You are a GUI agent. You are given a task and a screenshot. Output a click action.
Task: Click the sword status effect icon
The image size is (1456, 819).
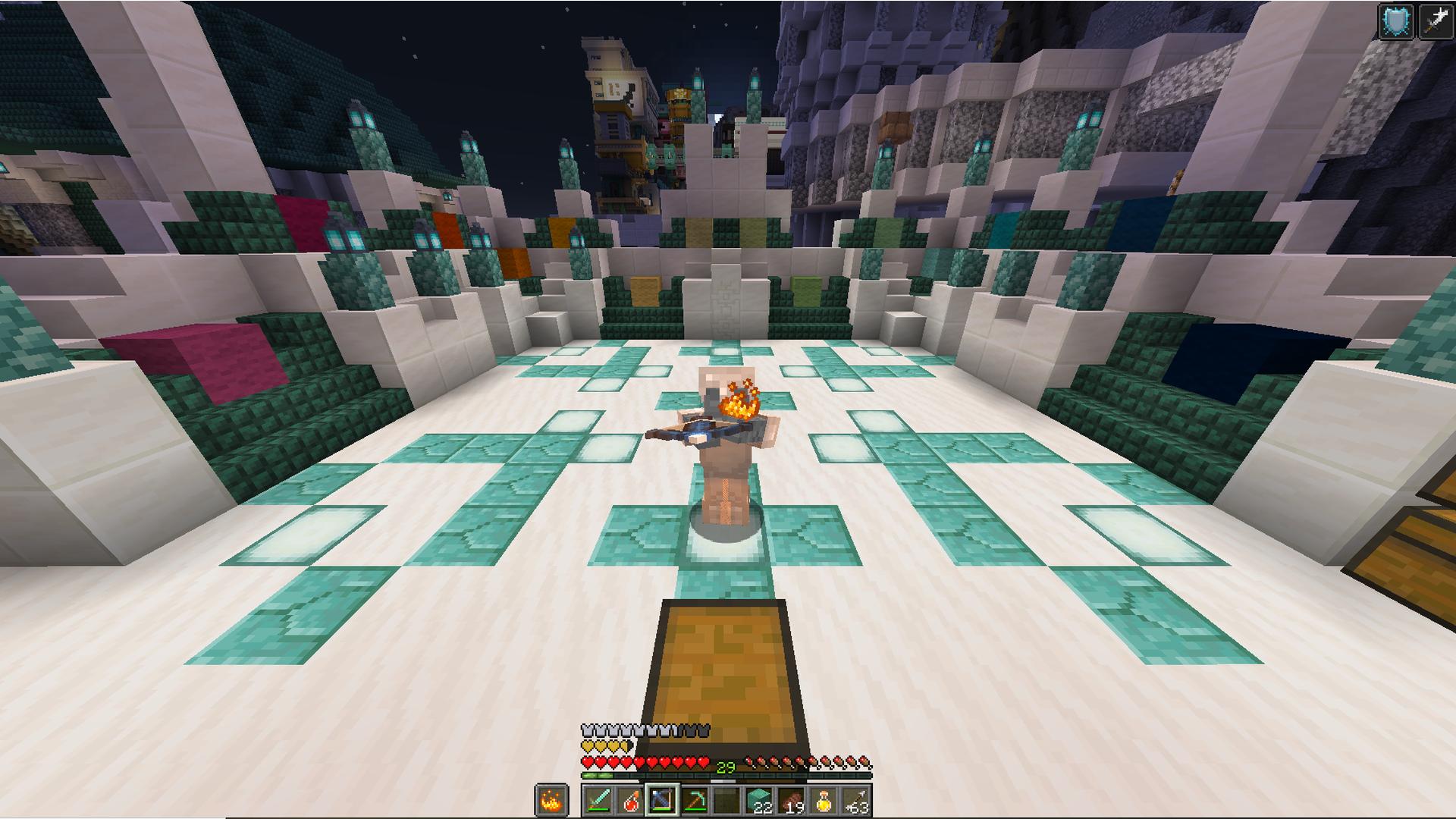1434,21
